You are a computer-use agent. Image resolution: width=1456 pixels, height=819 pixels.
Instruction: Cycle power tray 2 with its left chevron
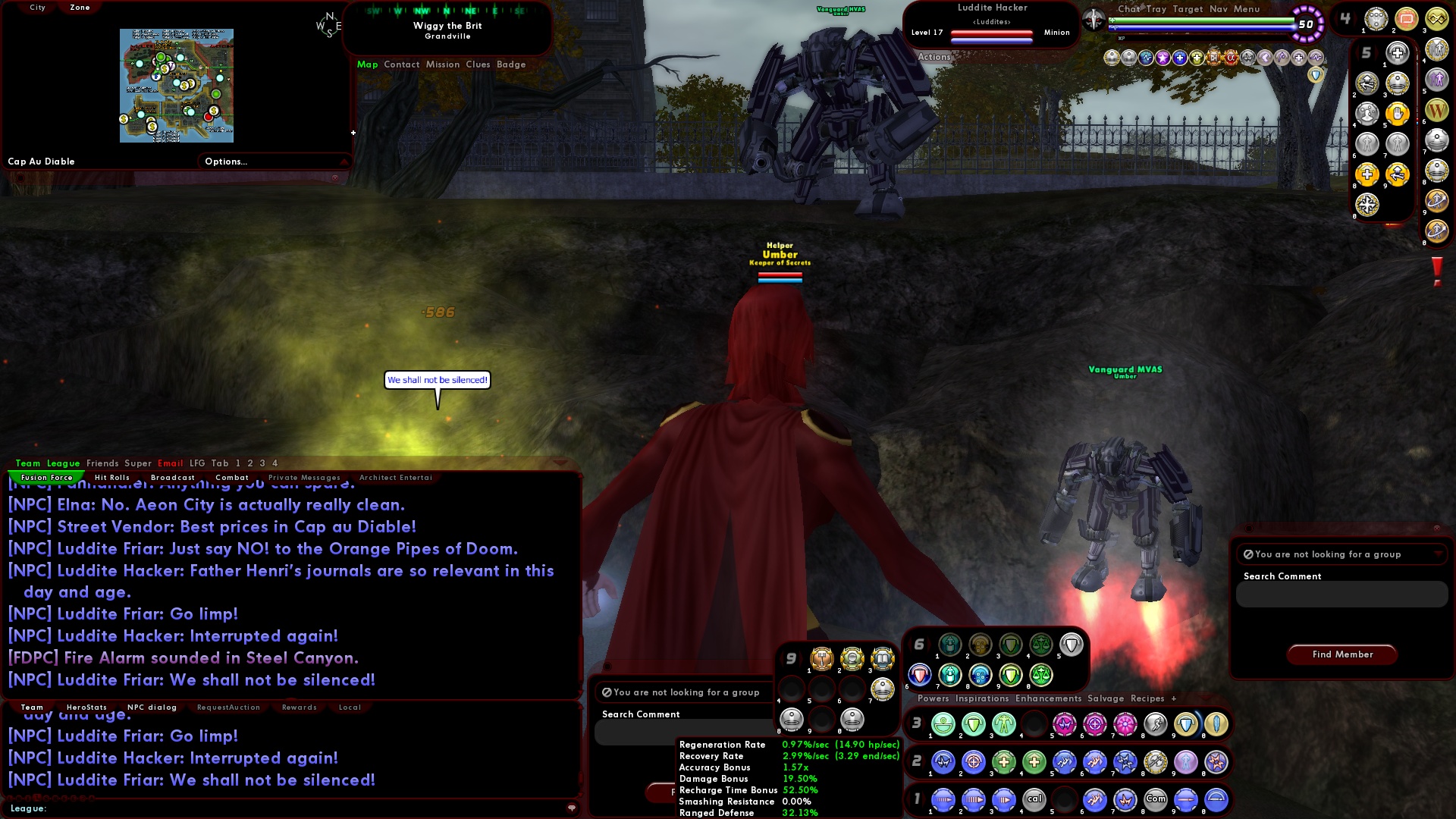click(908, 763)
